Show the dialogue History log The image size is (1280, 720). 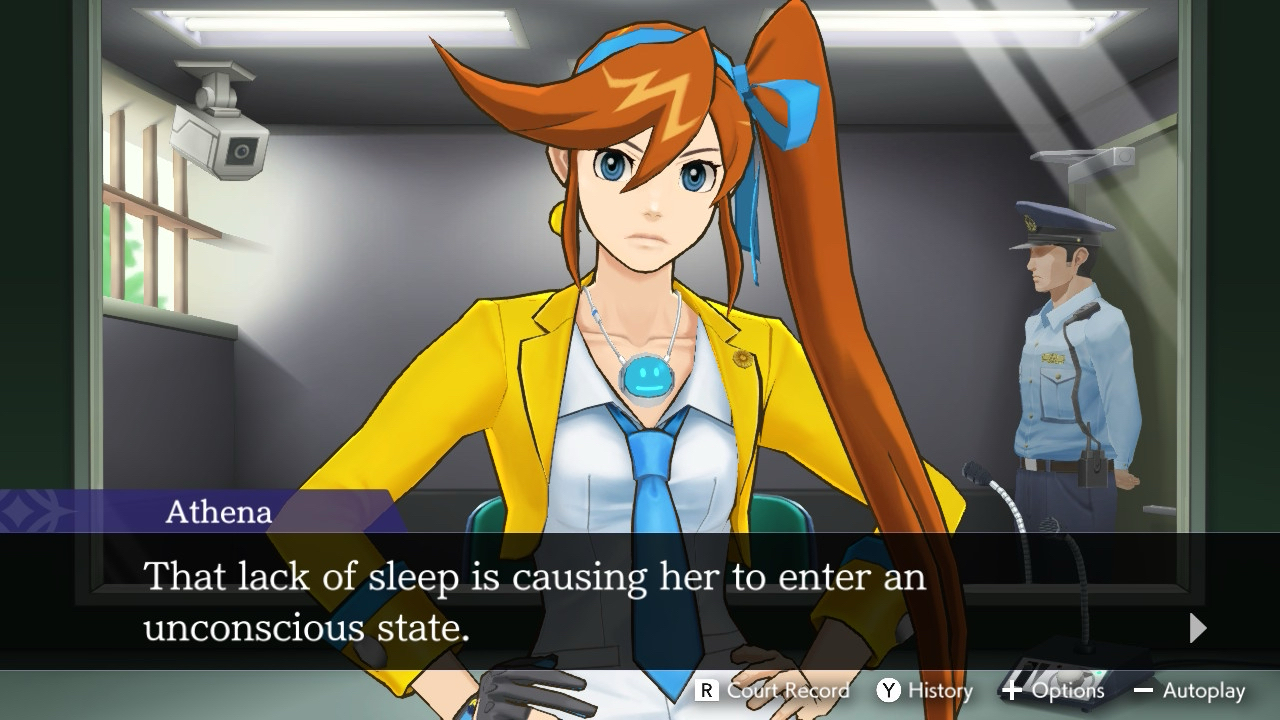(925, 690)
